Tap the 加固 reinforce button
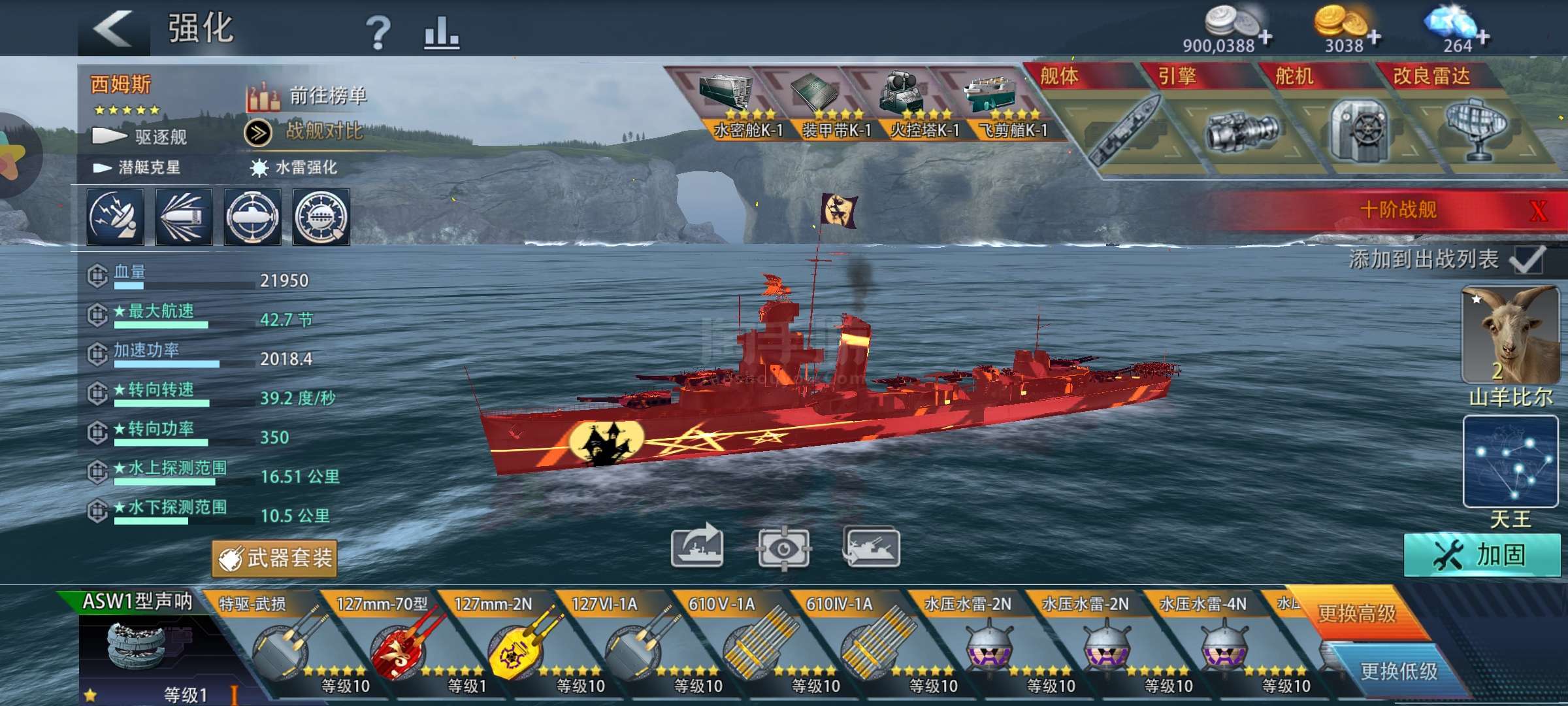This screenshot has width=1568, height=706. 1480,555
